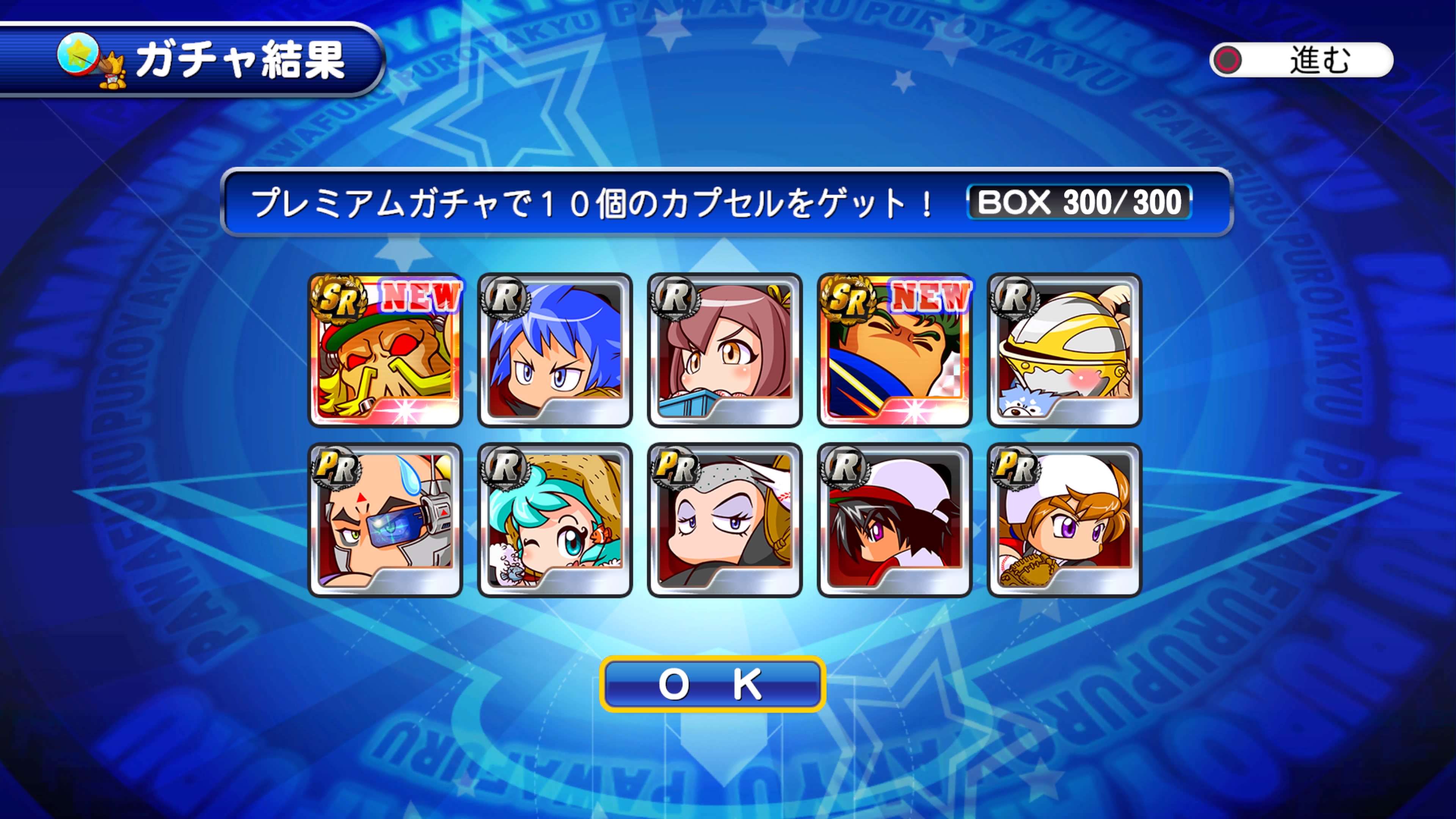The image size is (1456, 819).
Task: Select the black-haired white cap R card
Action: 894,520
